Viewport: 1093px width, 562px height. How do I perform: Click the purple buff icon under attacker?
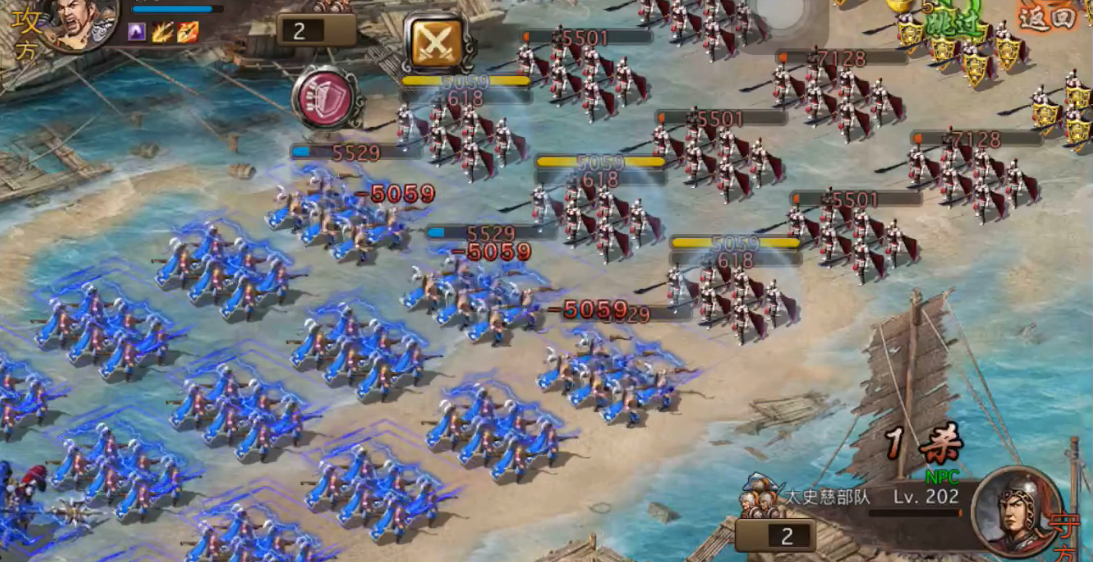(137, 32)
